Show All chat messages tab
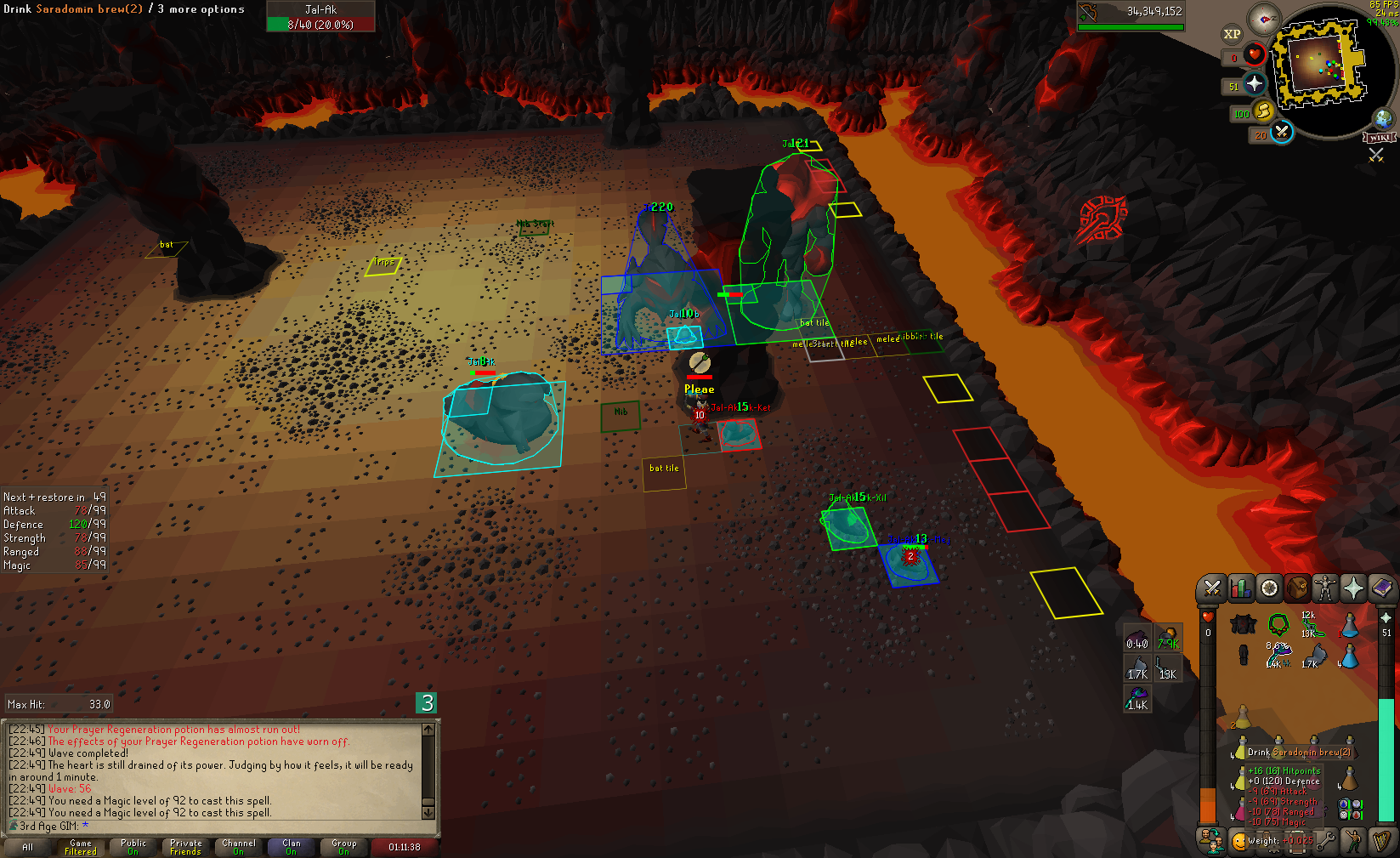This screenshot has height=858, width=1400. pyautogui.click(x=28, y=847)
